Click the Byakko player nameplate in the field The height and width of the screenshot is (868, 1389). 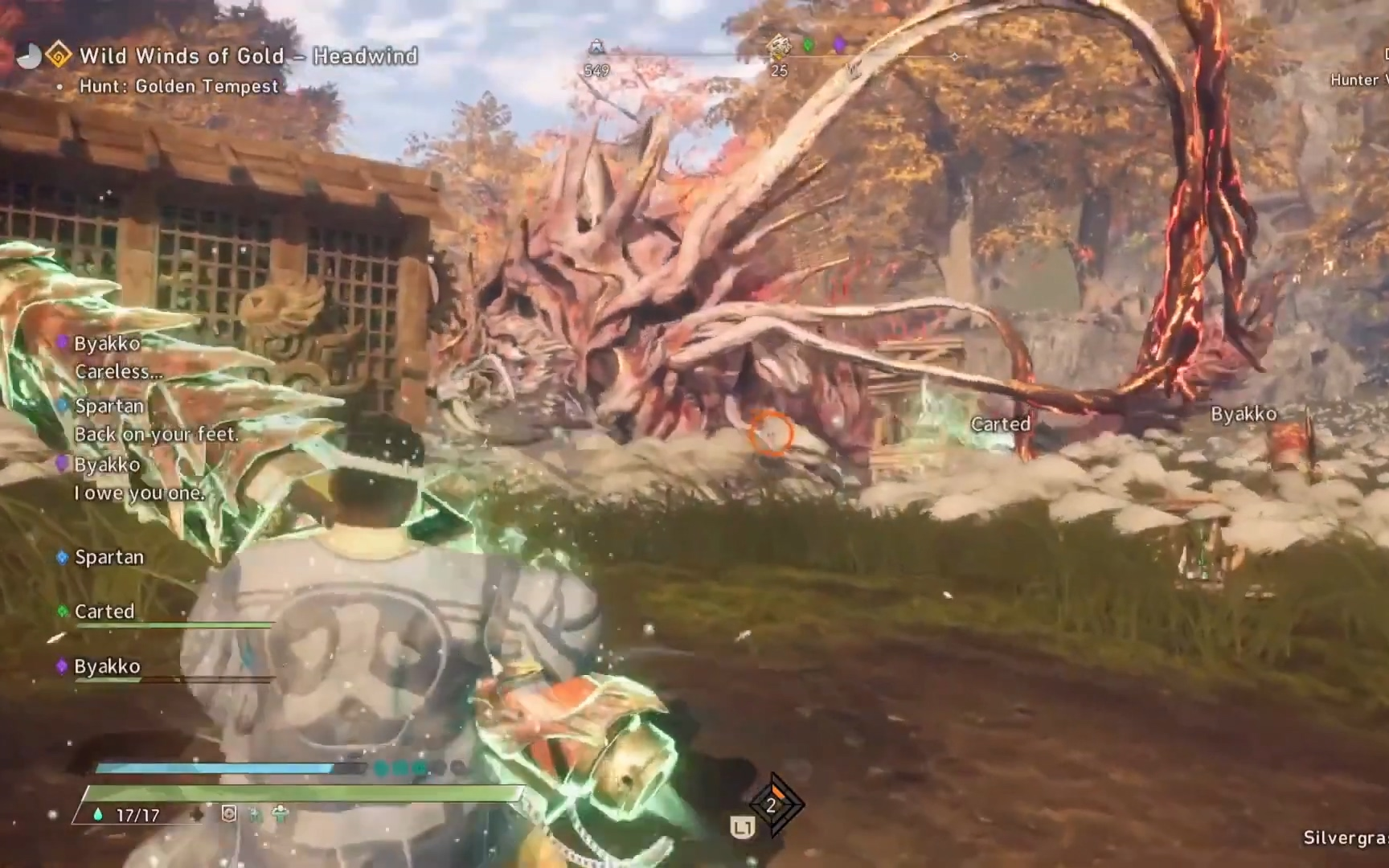click(1244, 414)
